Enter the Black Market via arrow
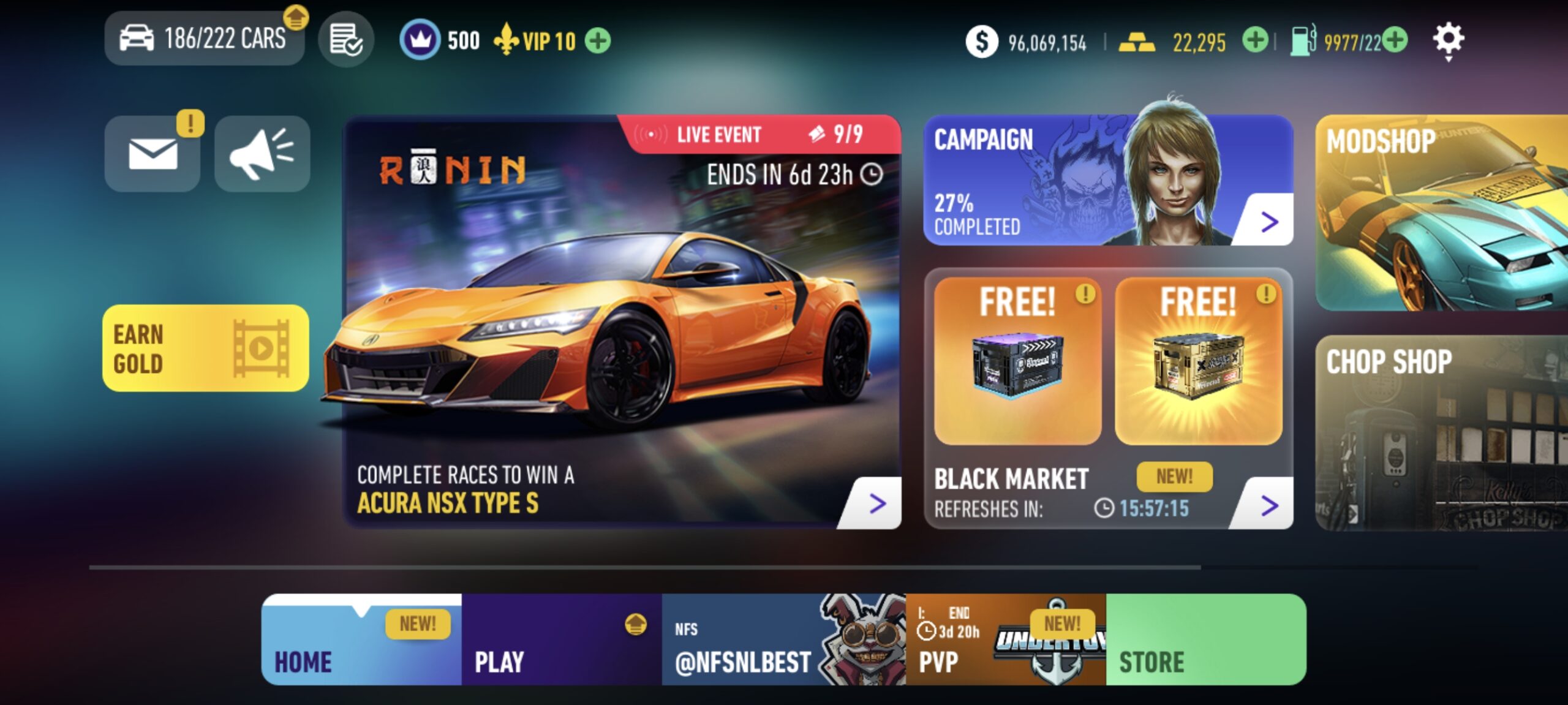This screenshot has height=705, width=1568. pyautogui.click(x=1269, y=505)
